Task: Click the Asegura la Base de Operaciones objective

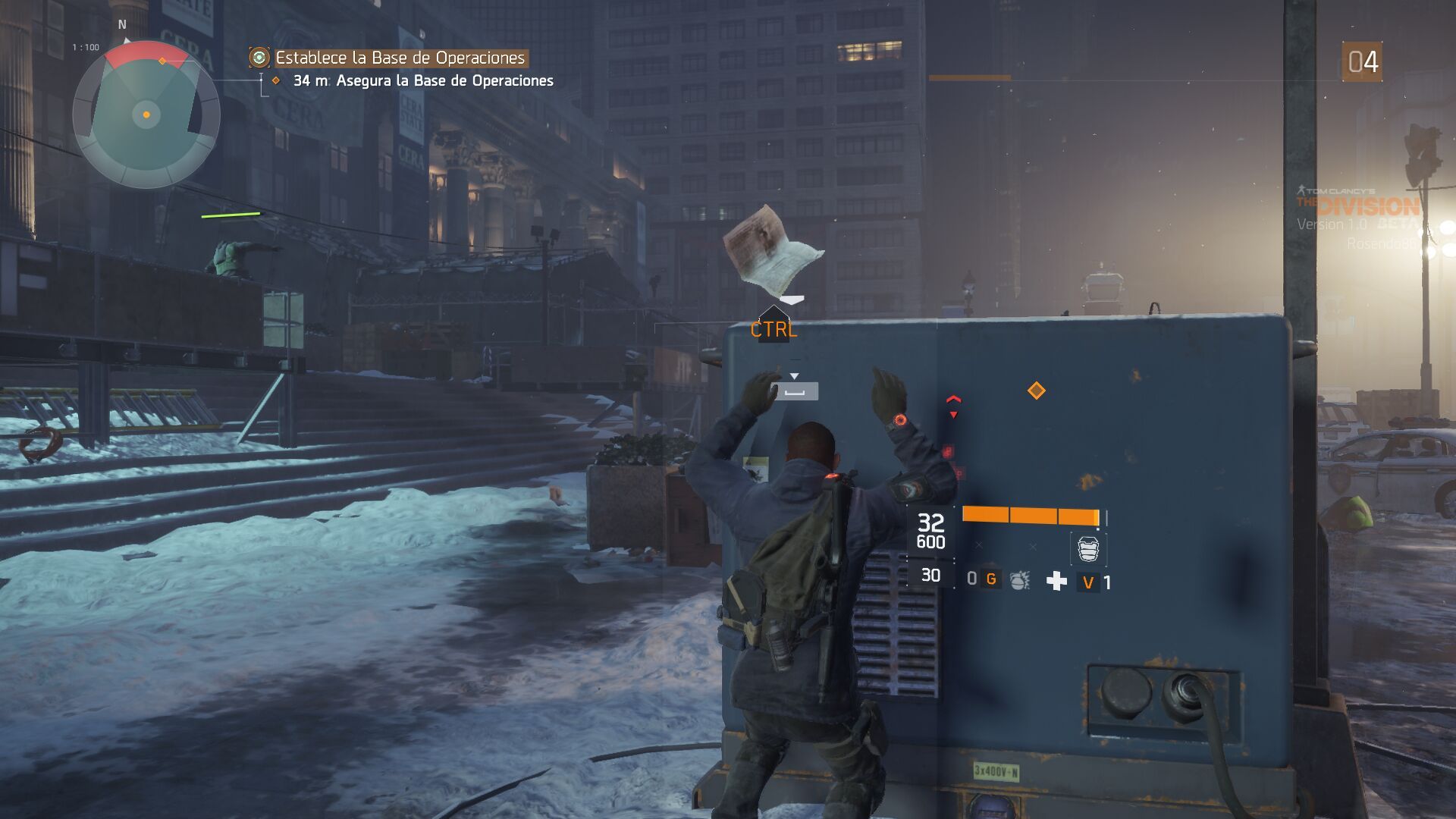Action: 444,80
